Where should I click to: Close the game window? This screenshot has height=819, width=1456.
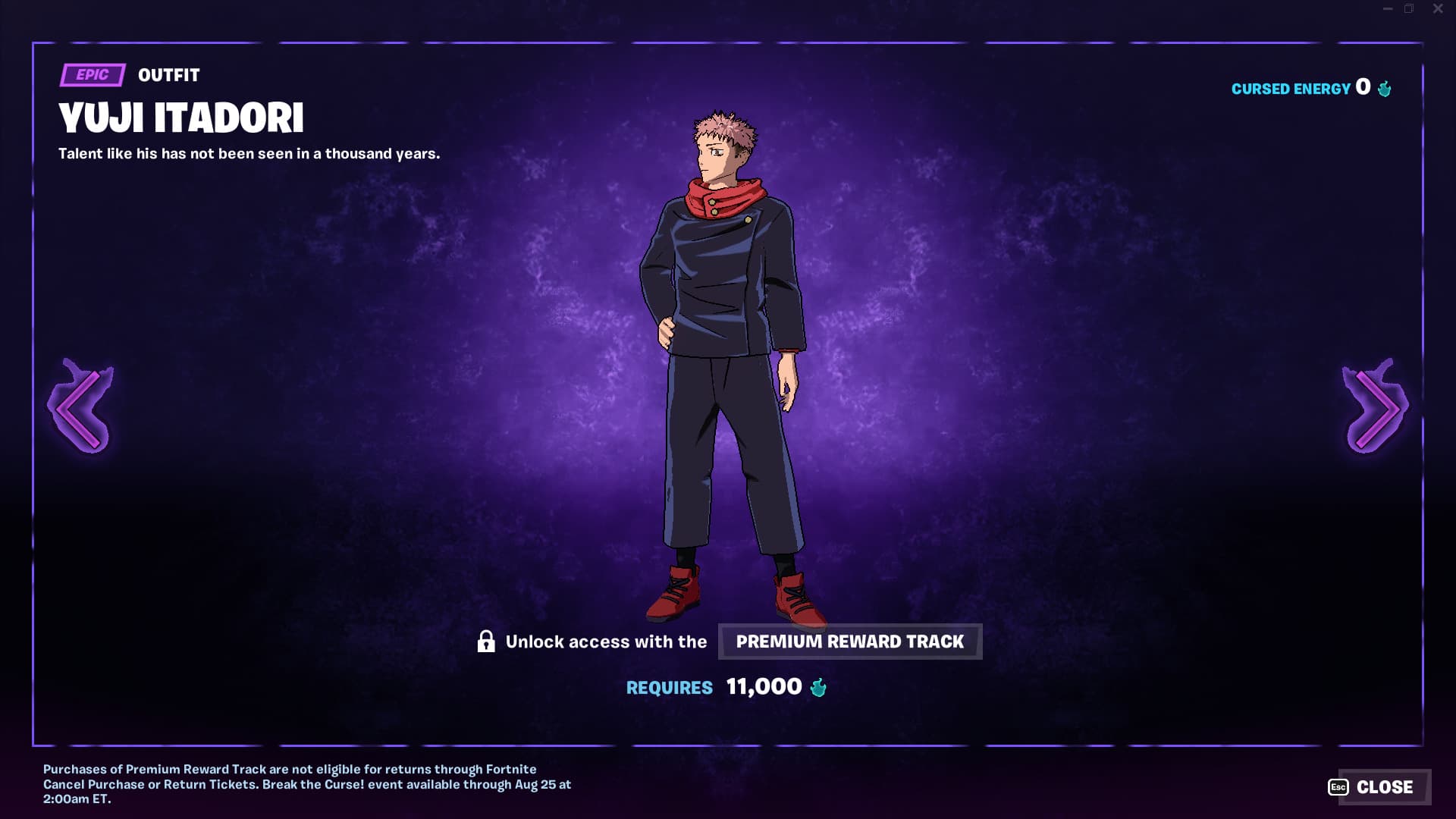click(1438, 9)
